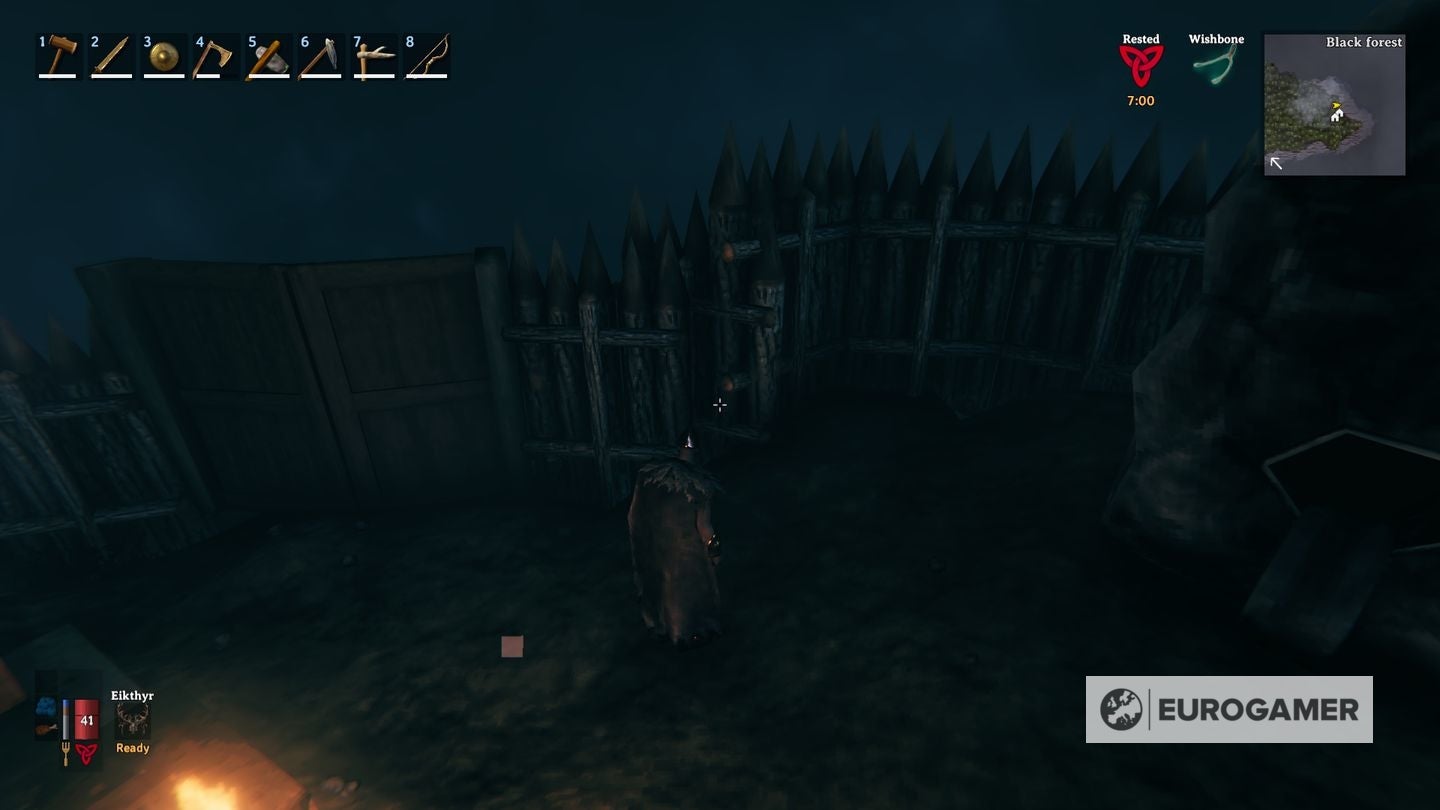The image size is (1440, 810).
Task: Click the cooked meat food icon
Action: click(44, 730)
